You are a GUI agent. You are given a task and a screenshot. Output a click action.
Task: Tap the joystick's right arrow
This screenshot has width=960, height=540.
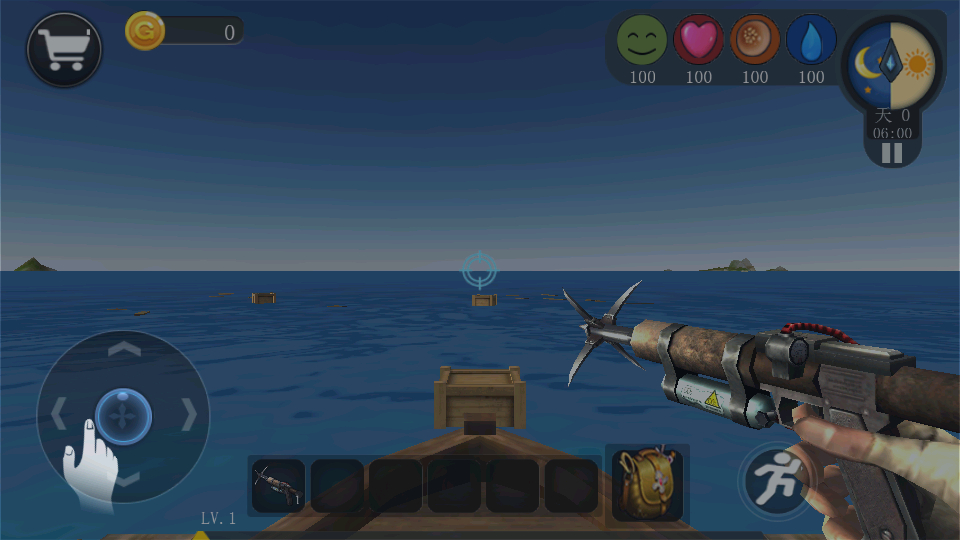(189, 414)
